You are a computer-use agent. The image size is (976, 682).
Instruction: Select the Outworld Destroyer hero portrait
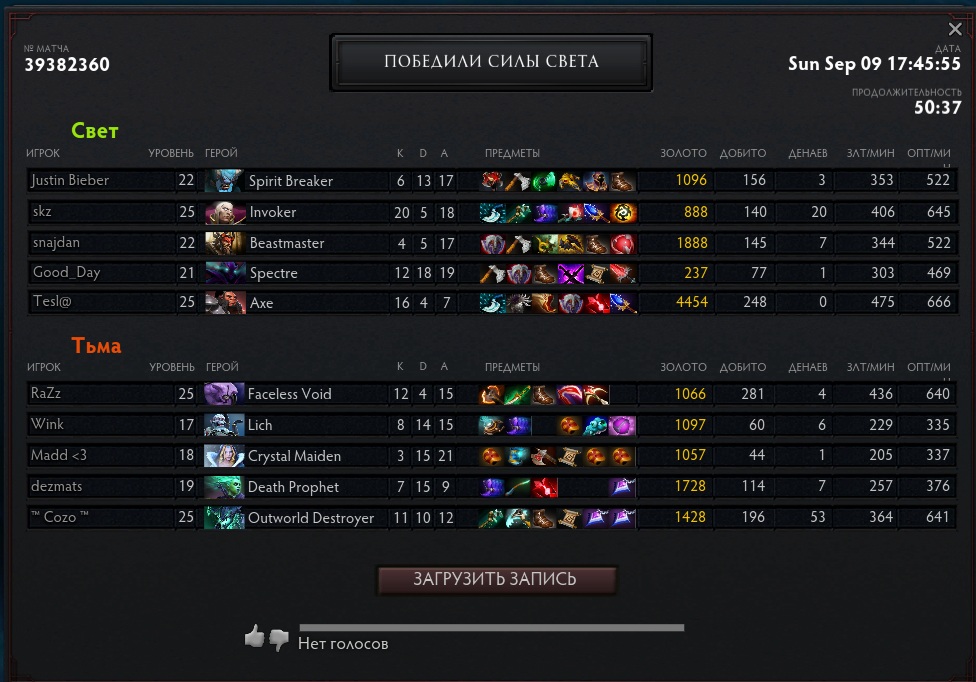coord(225,518)
